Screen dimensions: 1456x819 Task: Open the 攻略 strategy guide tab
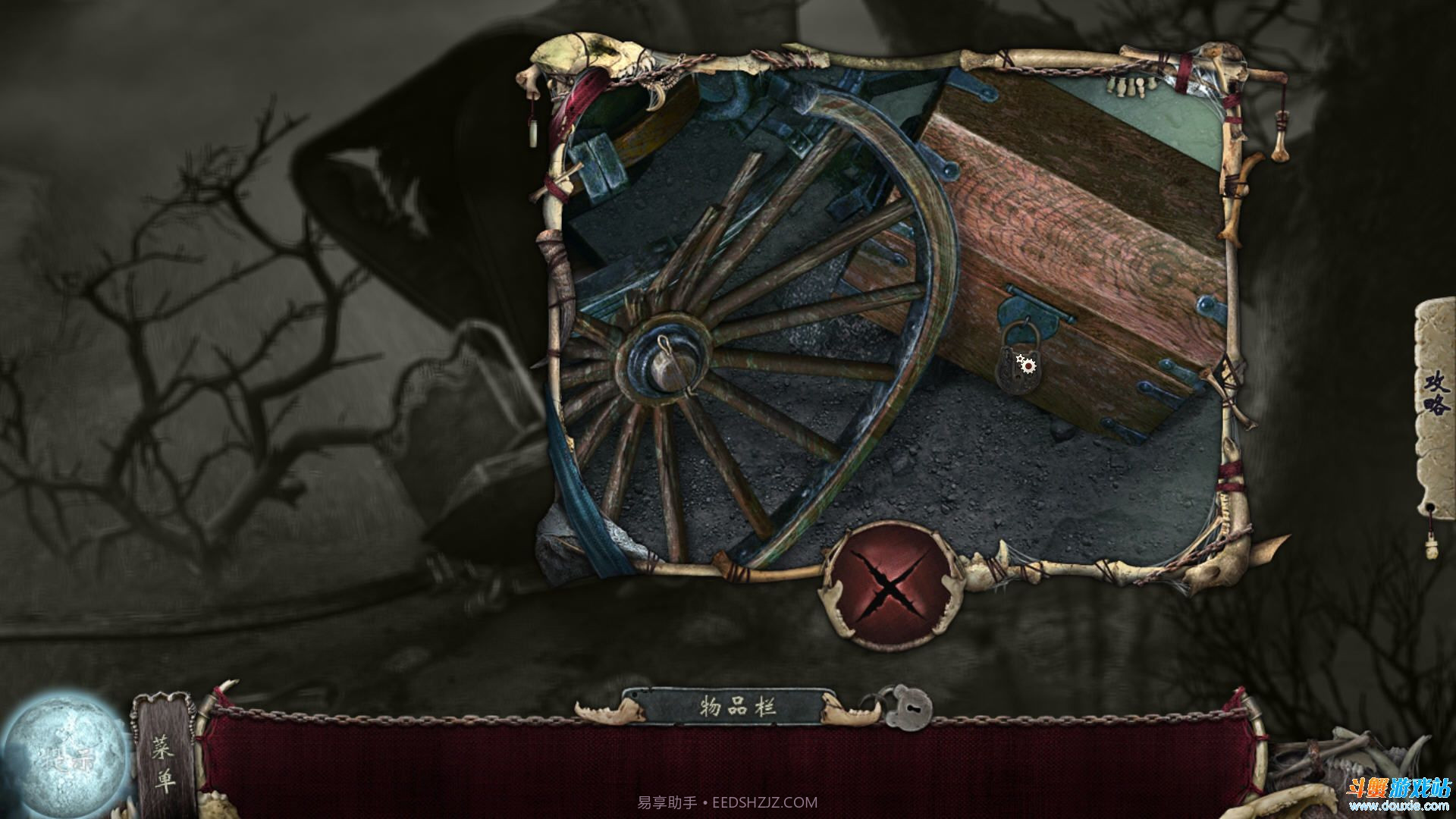click(x=1436, y=394)
